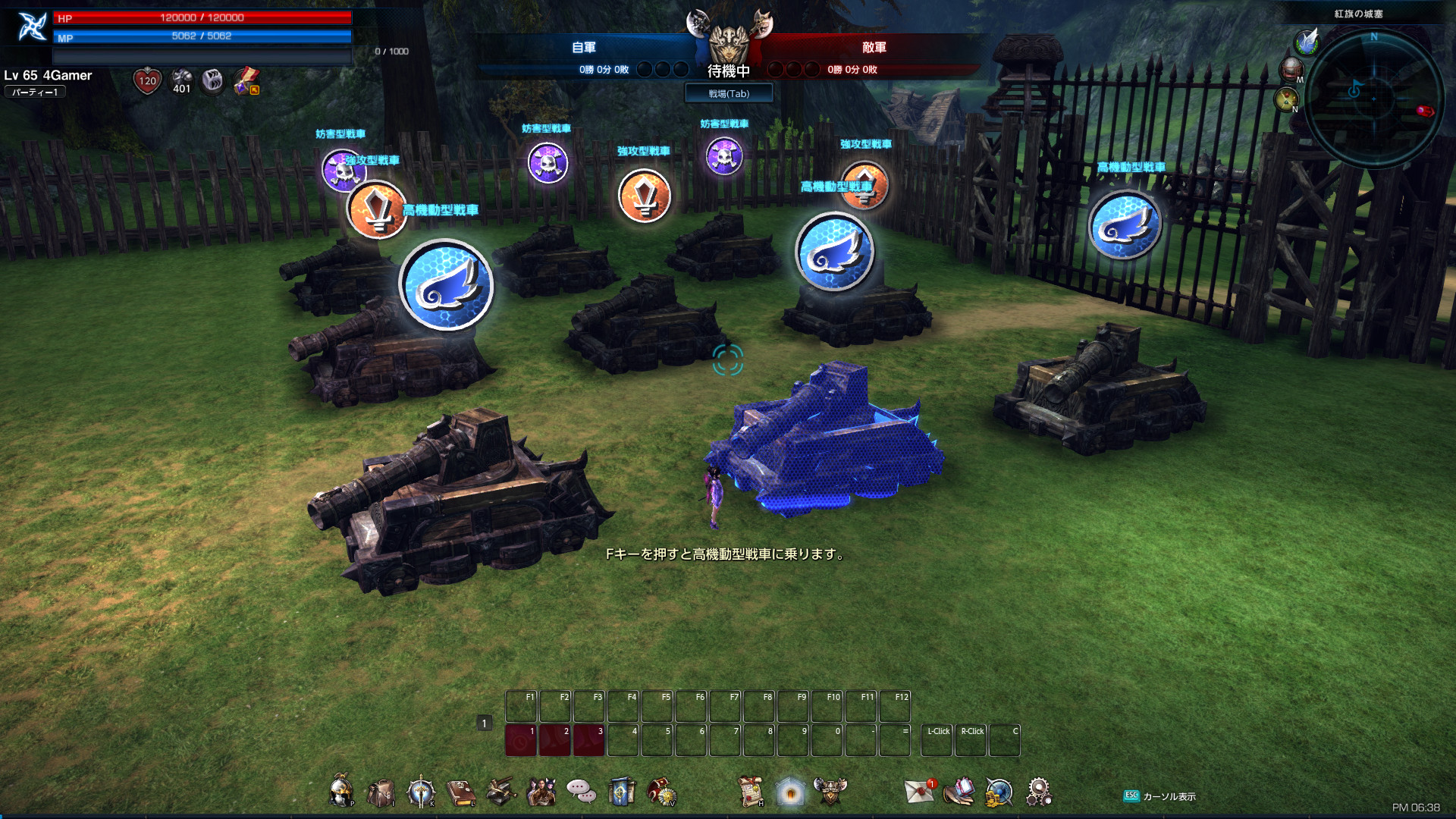Open the brown quest log book
This screenshot has width=1456, height=819.
point(460,792)
